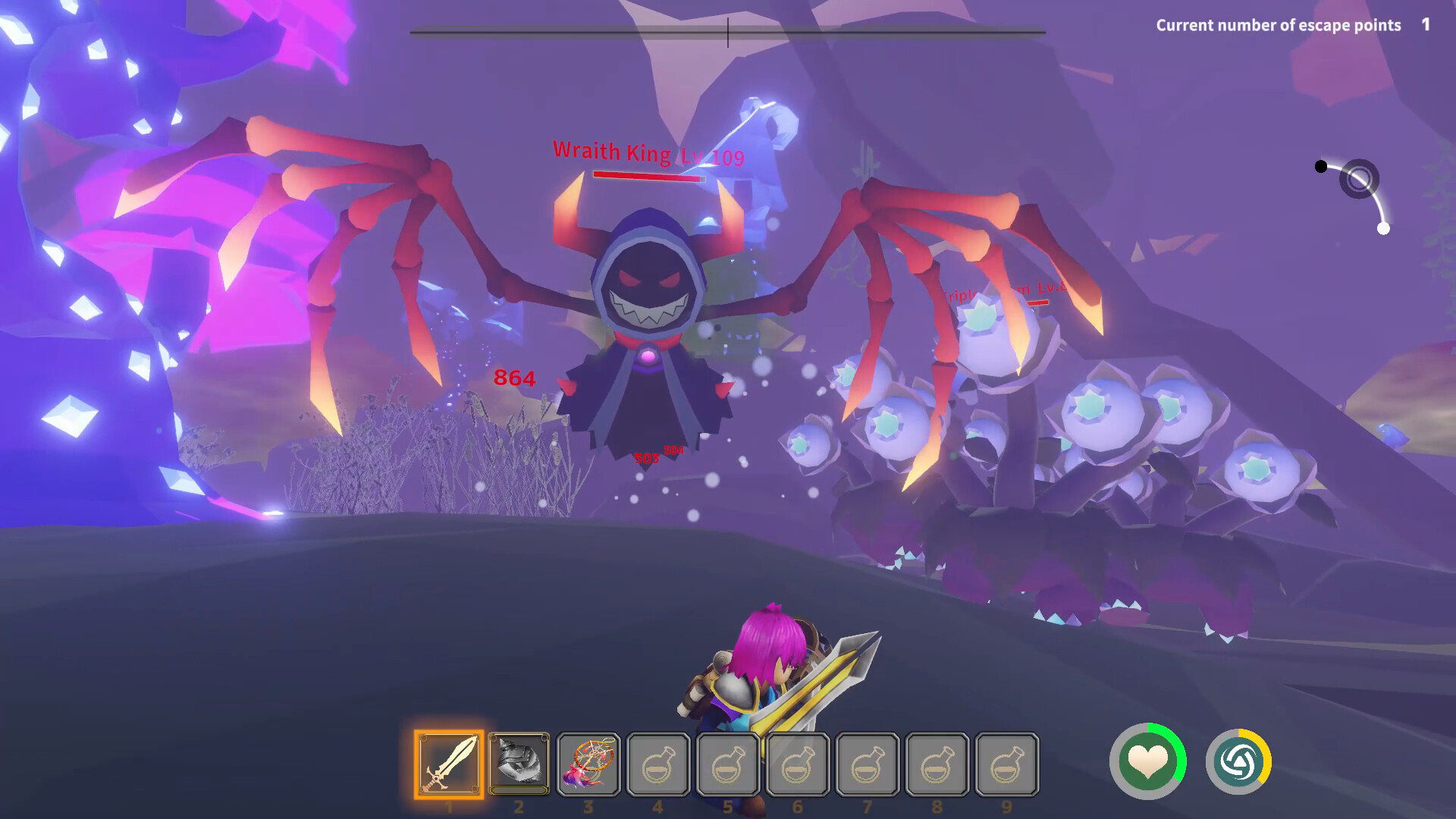Click the marker on the top progress bar
The image size is (1456, 819).
pos(727,32)
